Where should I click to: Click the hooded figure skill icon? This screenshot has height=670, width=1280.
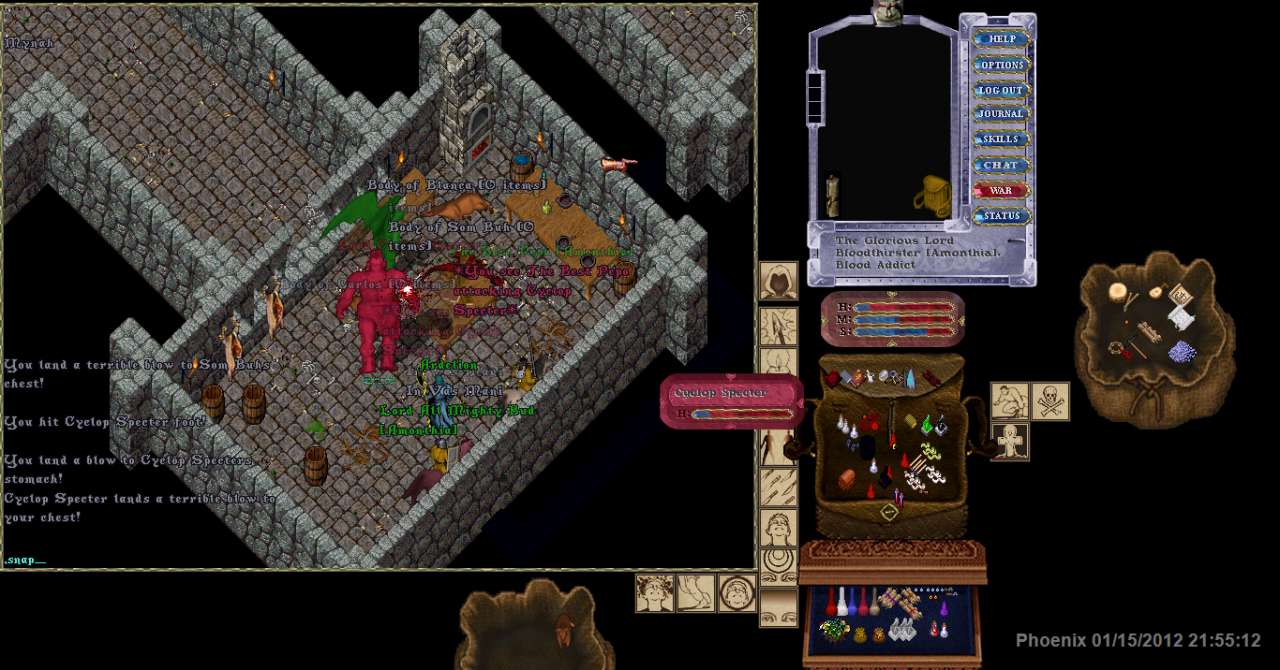778,281
